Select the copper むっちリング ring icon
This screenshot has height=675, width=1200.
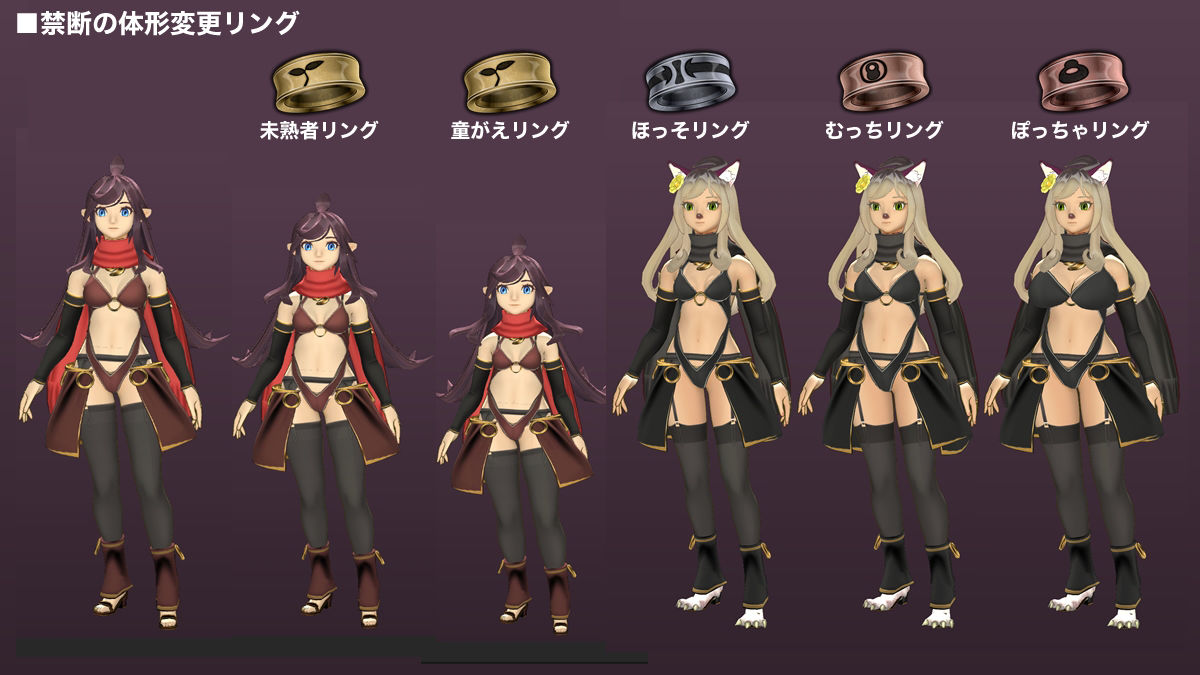[883, 84]
